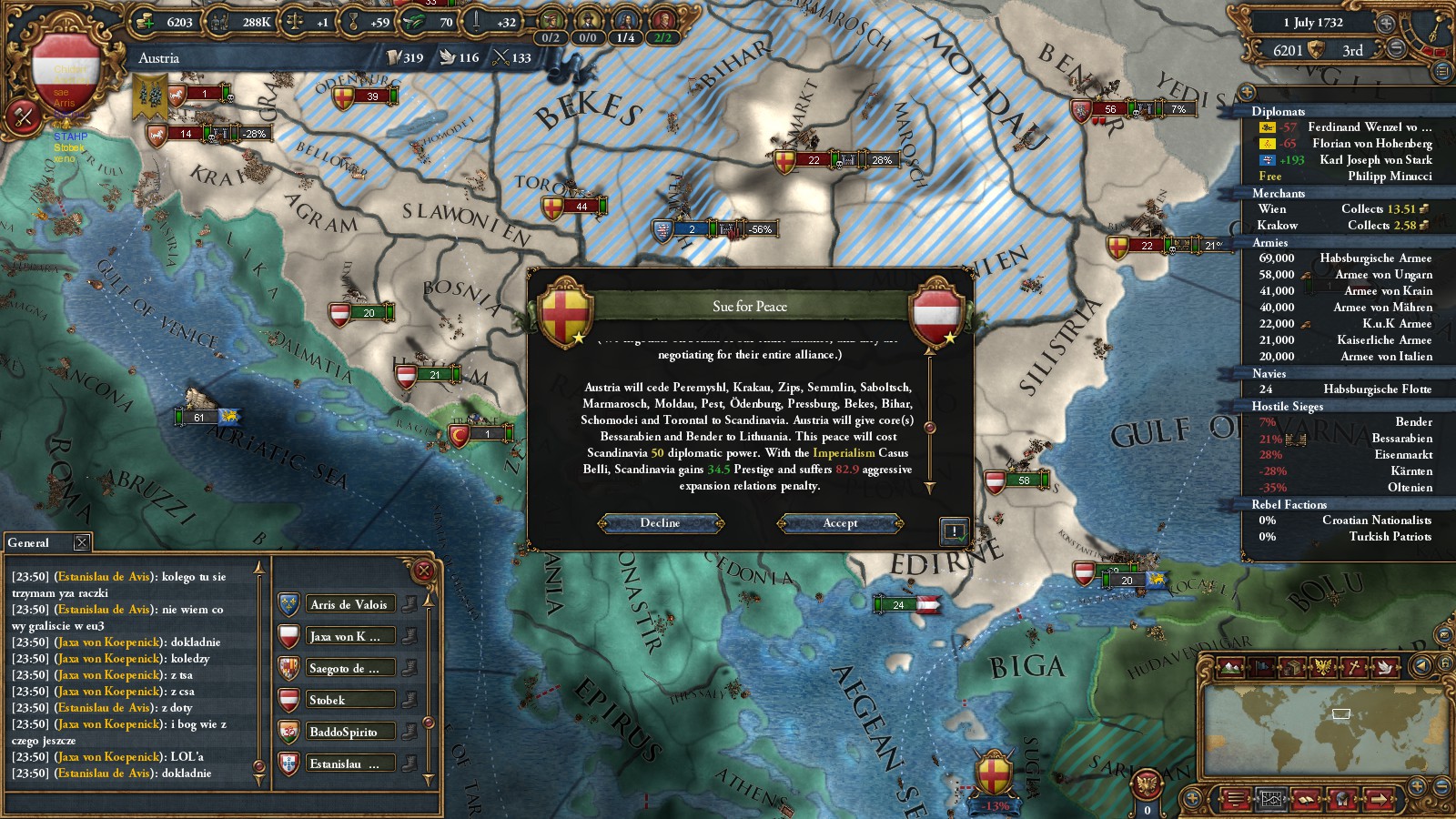Go to the Bender hostile siege
The height and width of the screenshot is (819, 1456).
[x=1413, y=422]
